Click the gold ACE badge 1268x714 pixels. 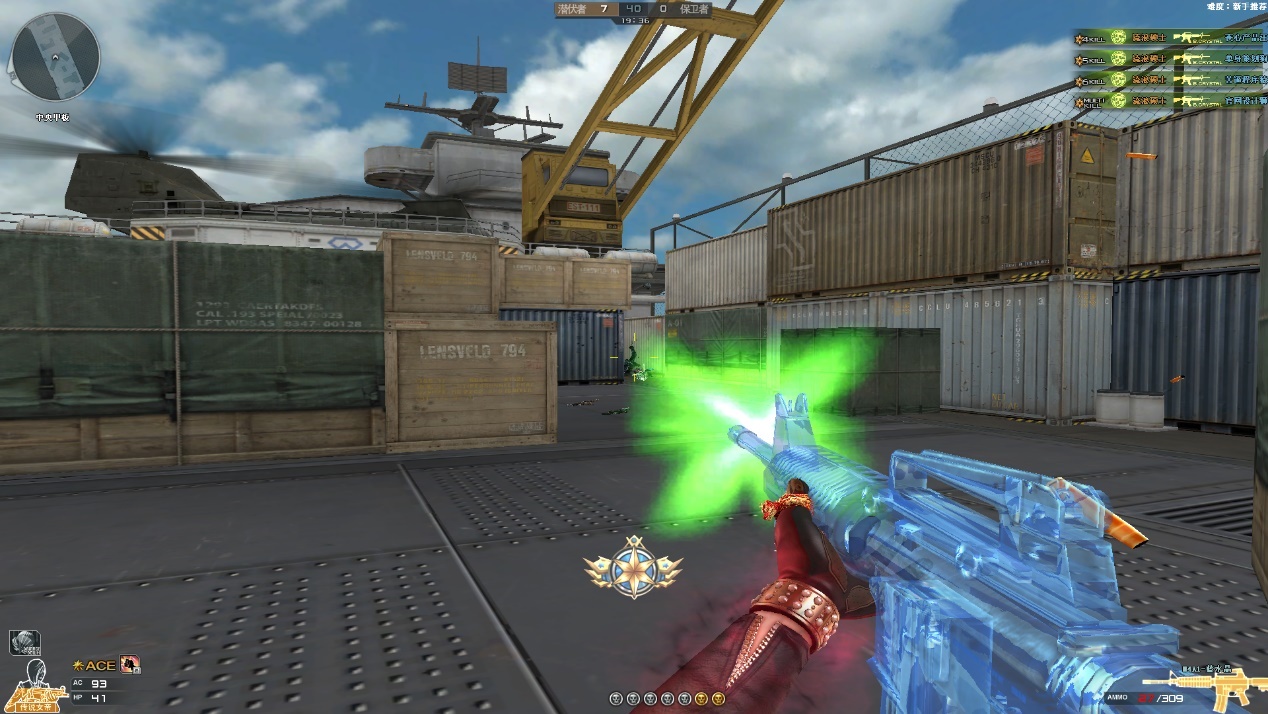pos(95,665)
